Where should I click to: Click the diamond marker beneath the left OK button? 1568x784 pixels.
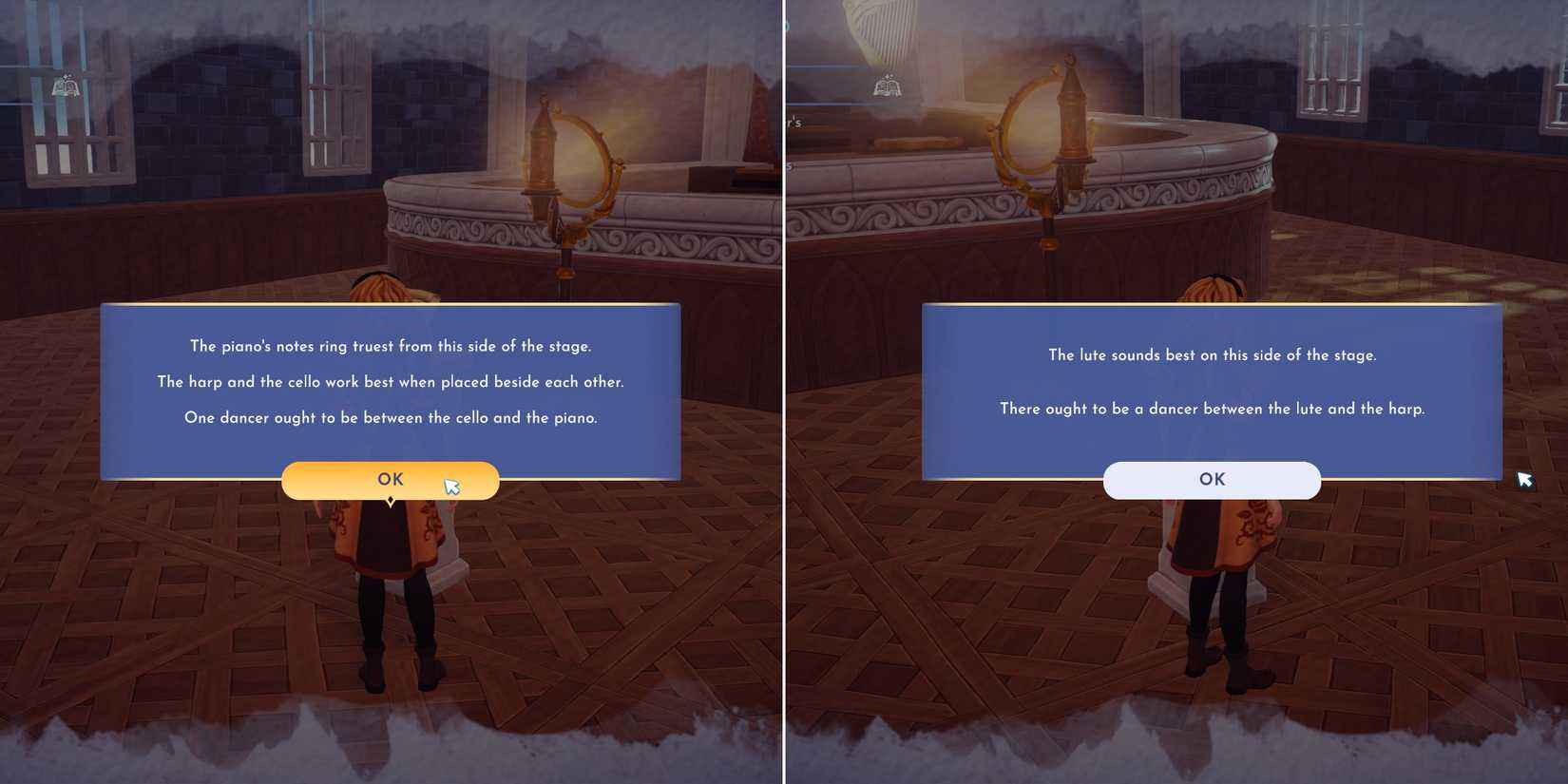(391, 501)
